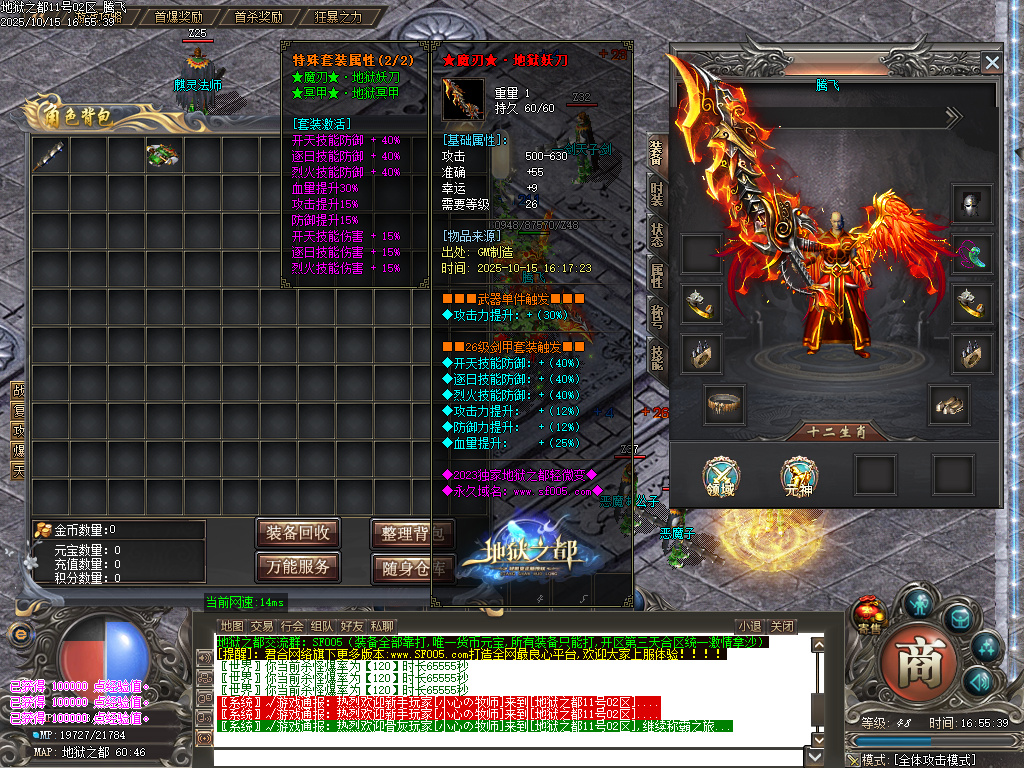
Task: Select the belt equipment slot
Action: click(x=723, y=402)
